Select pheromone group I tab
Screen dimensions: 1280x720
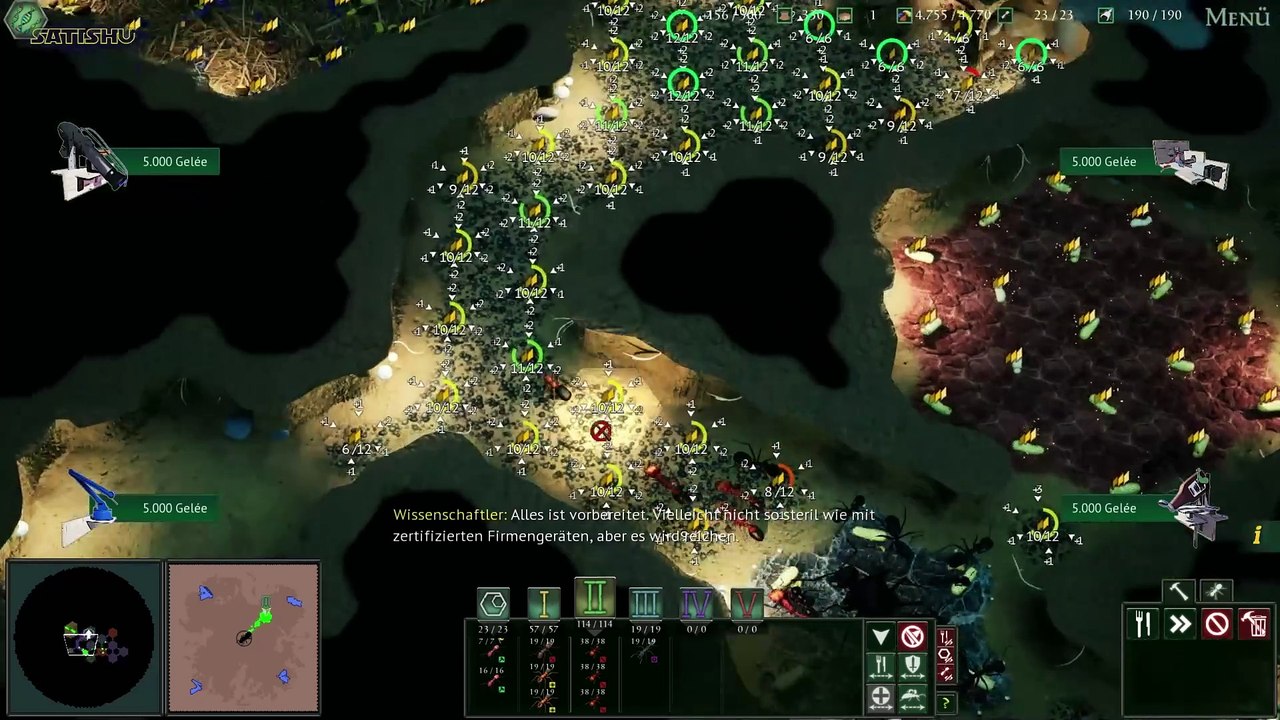[544, 603]
